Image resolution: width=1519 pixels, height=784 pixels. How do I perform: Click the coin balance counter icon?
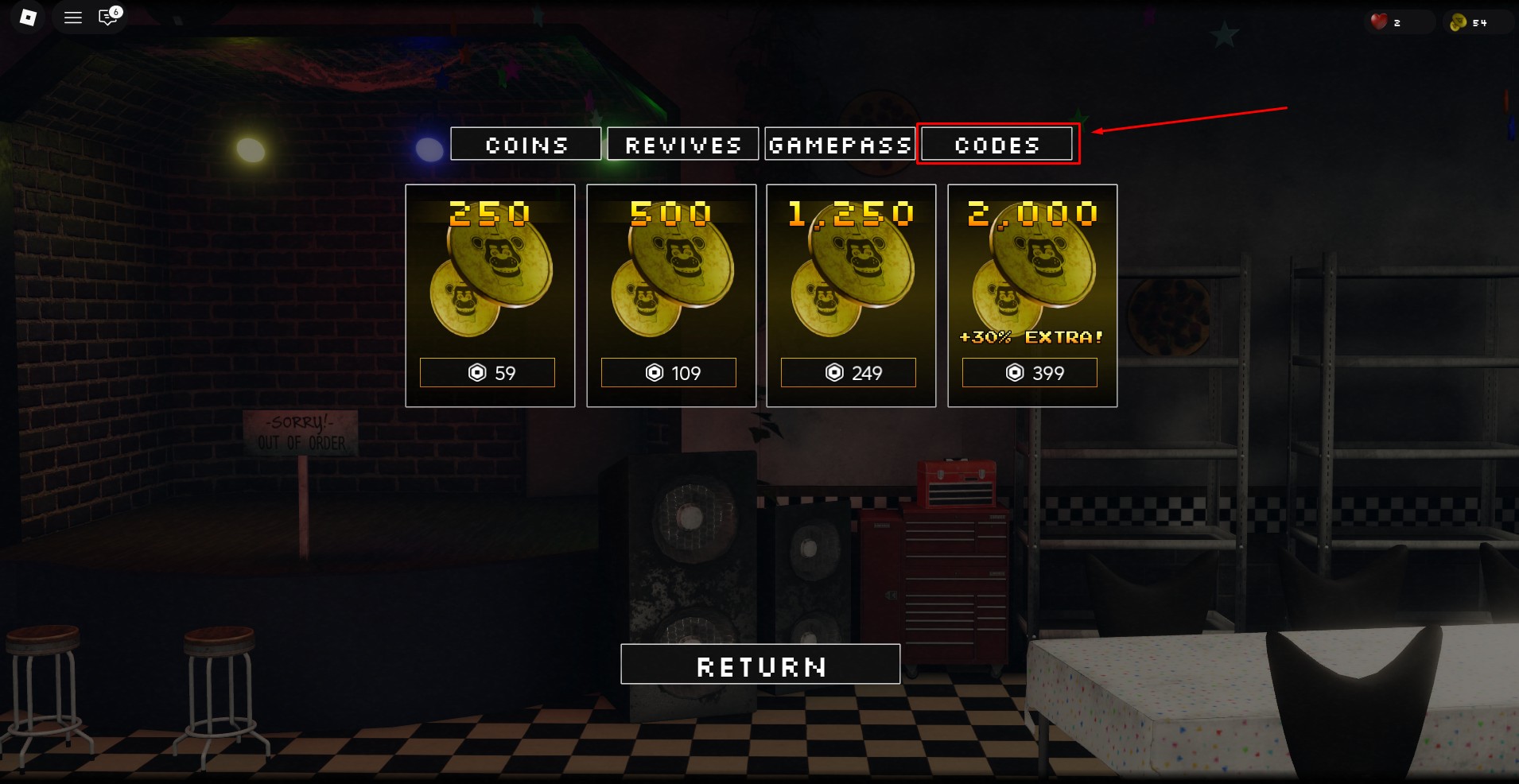[x=1459, y=21]
